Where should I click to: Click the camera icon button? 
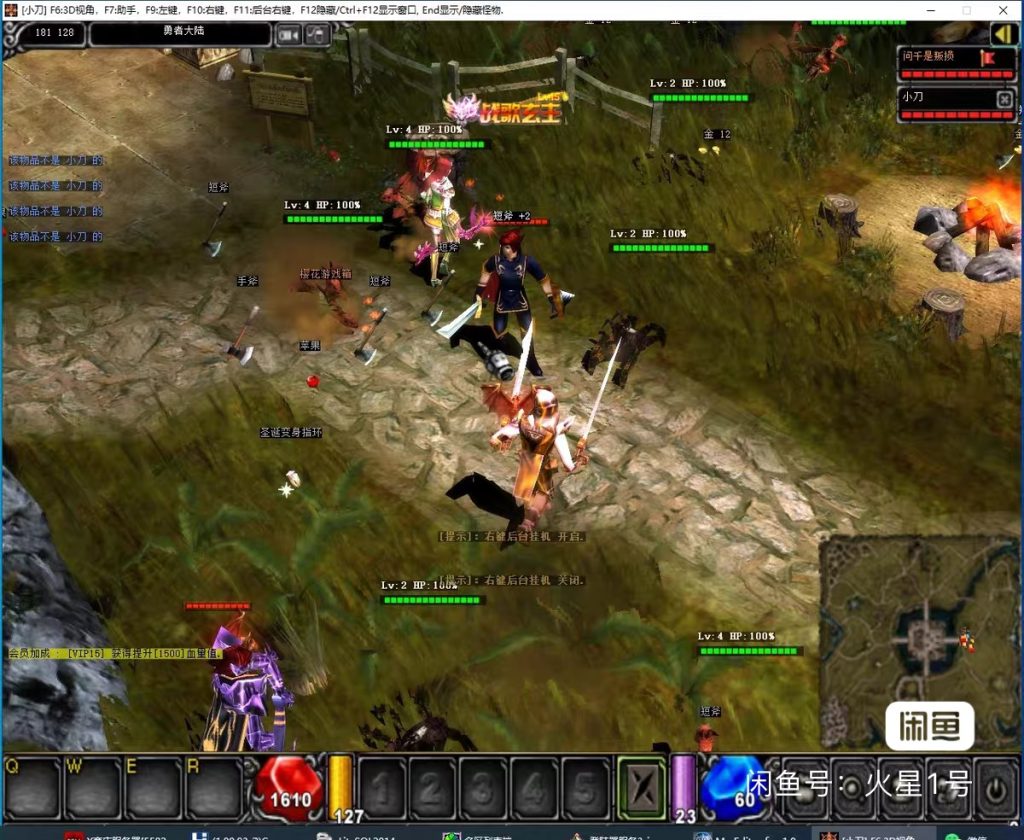tap(289, 35)
